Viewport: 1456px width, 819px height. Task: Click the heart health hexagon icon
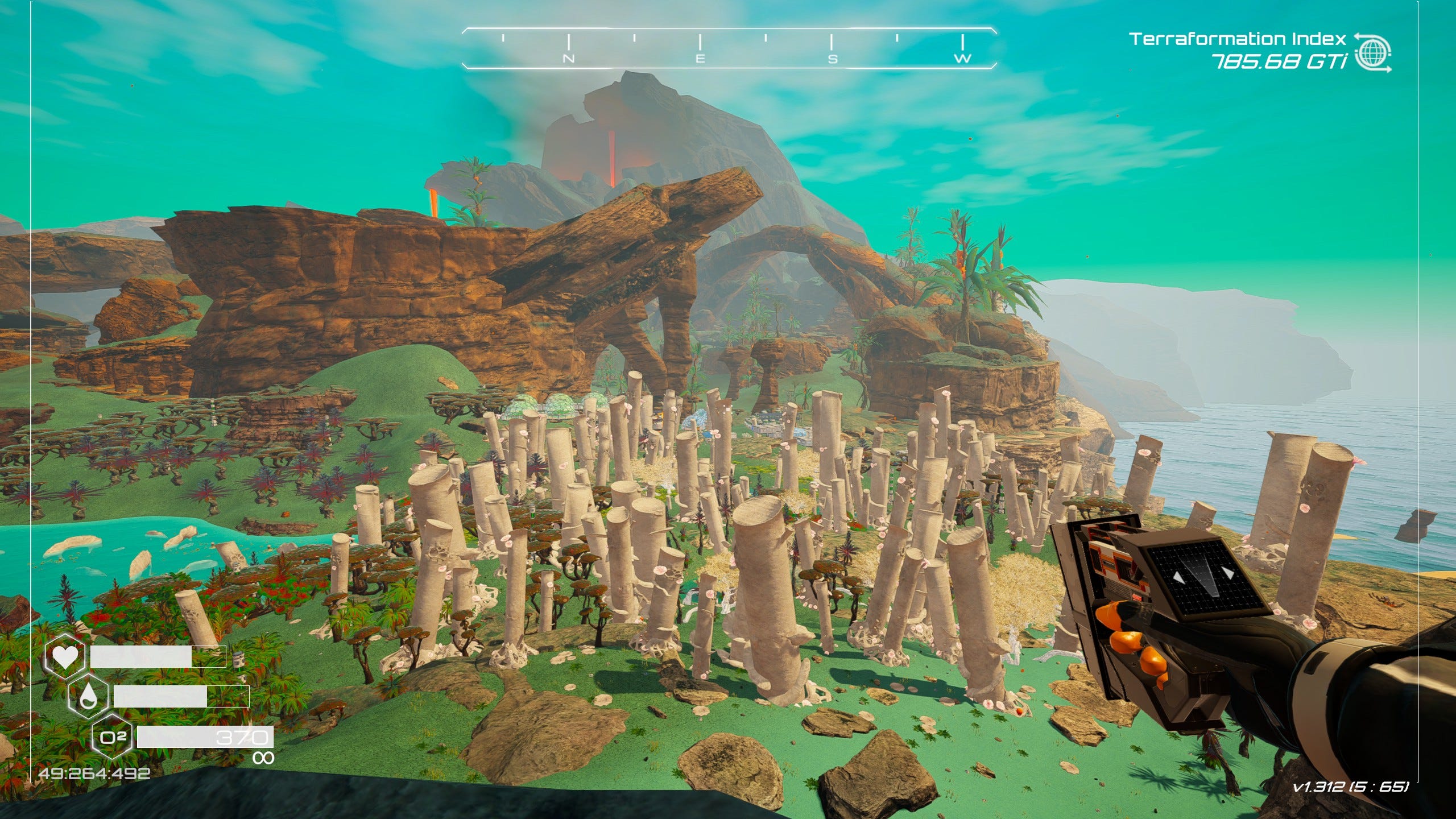65,657
